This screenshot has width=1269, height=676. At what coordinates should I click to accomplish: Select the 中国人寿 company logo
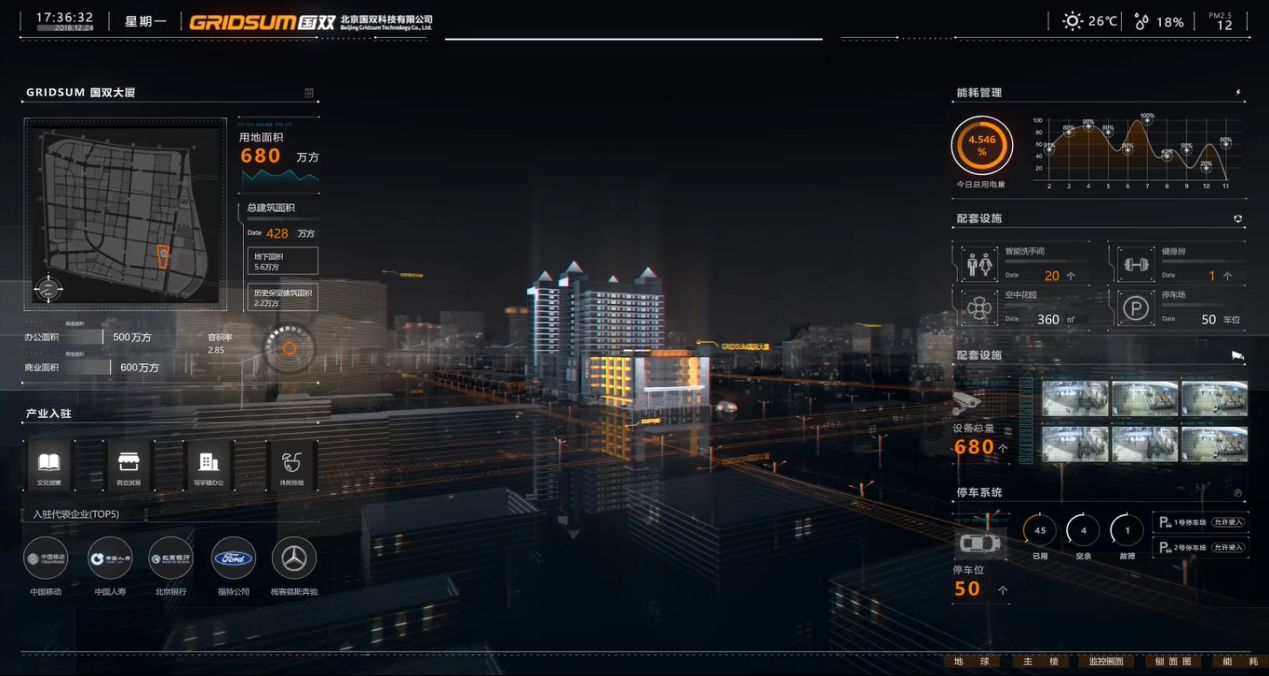point(110,559)
